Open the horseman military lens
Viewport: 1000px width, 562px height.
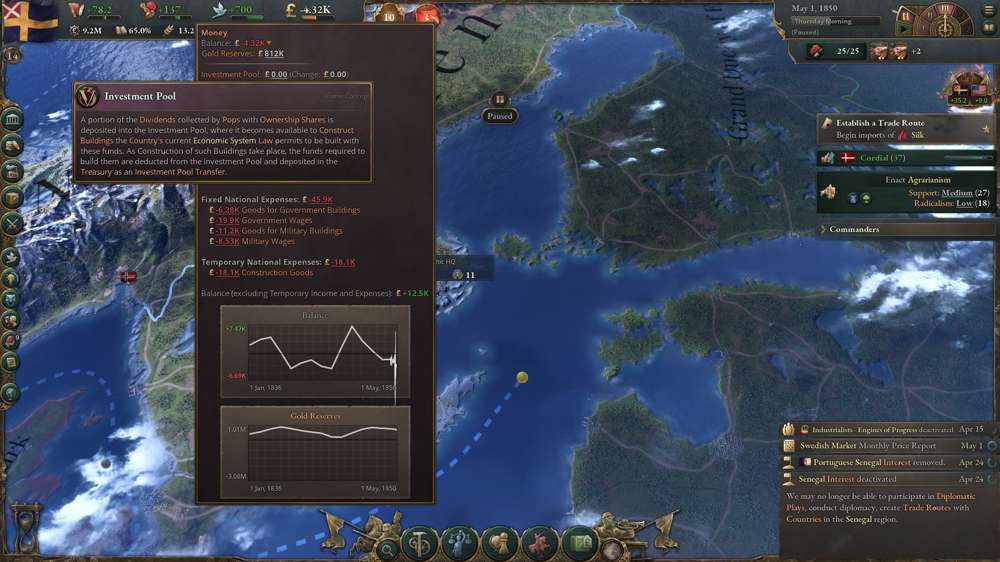(538, 544)
